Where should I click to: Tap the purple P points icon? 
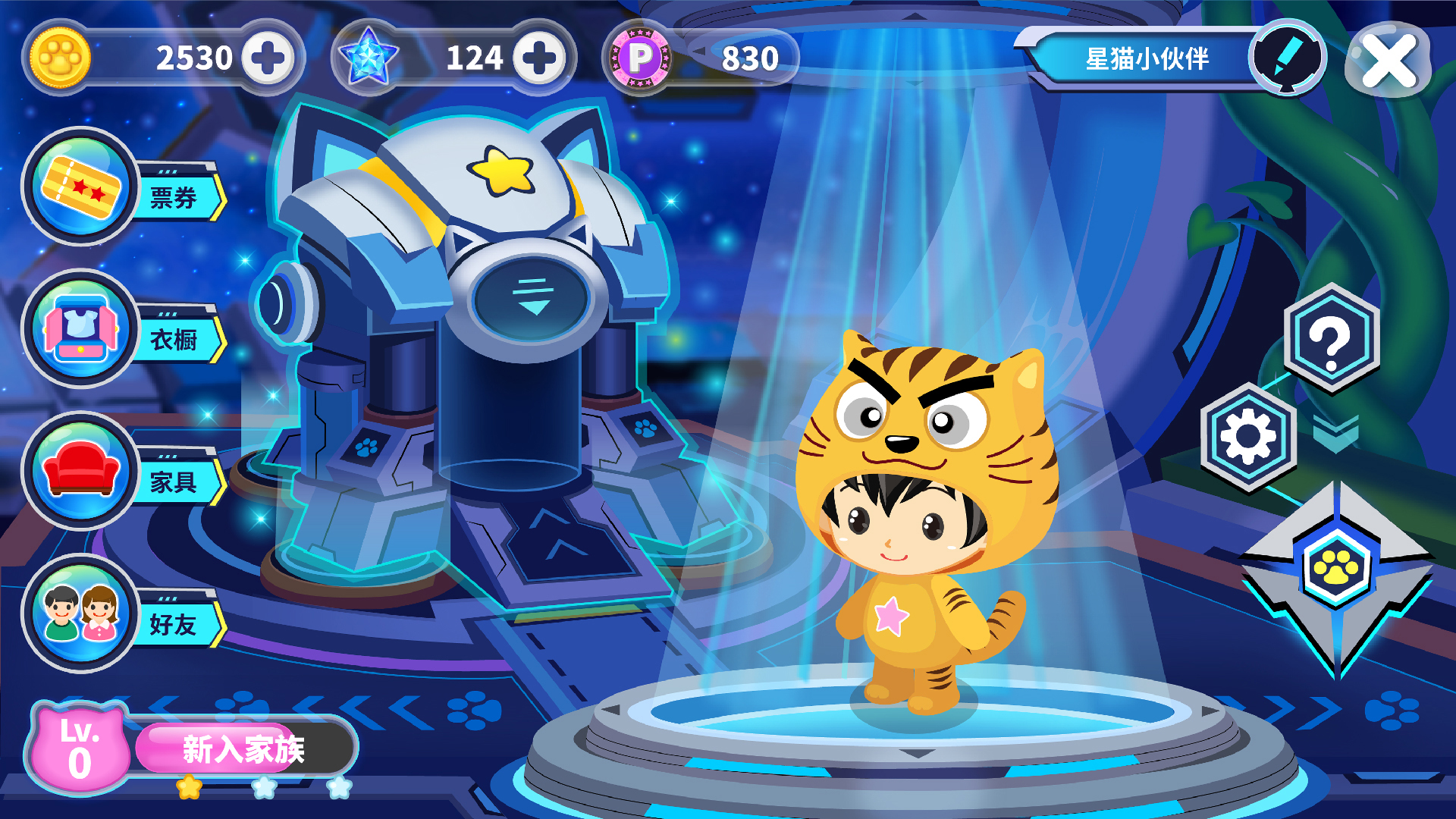(x=642, y=58)
